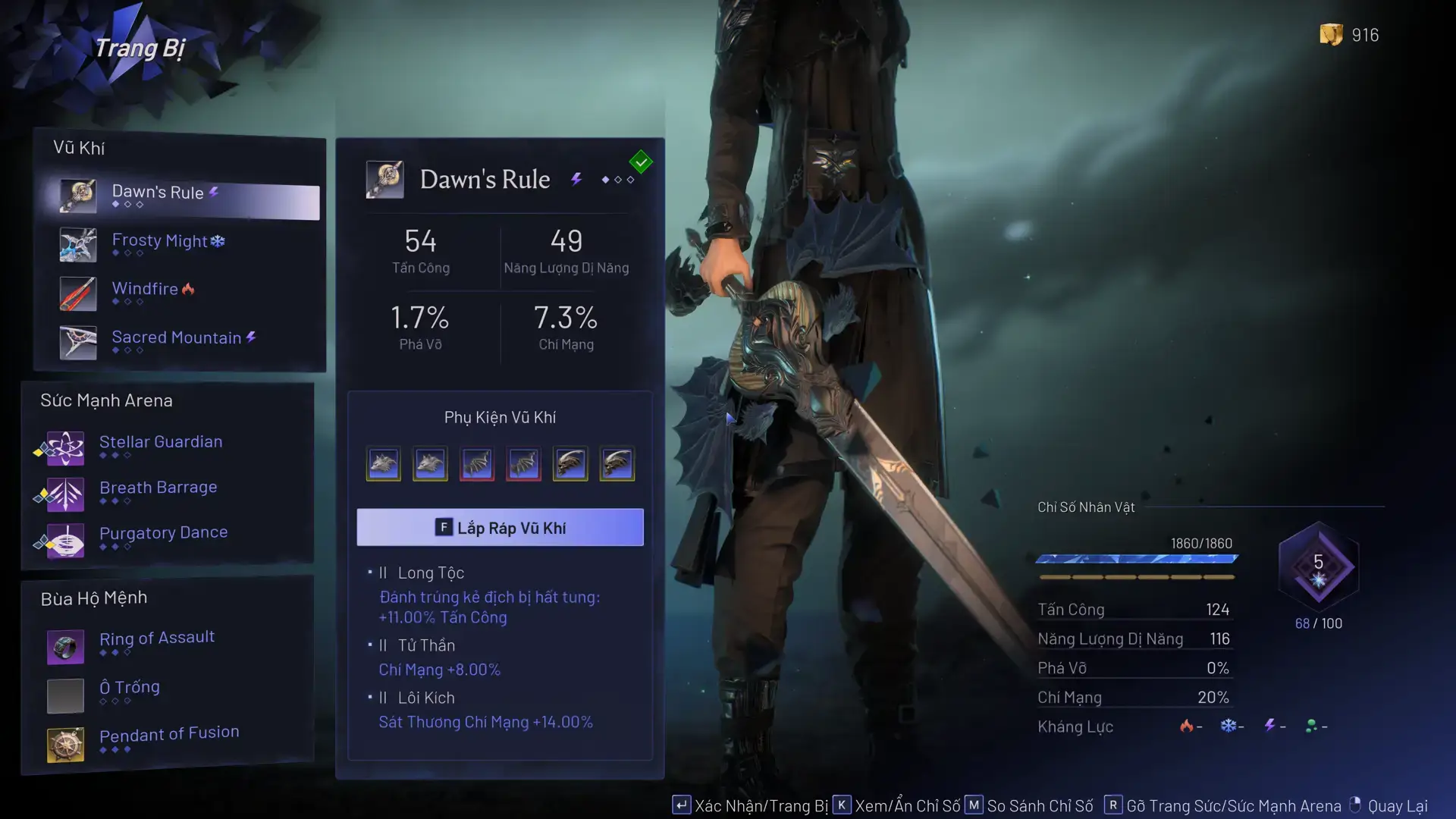Open So Sánh Chỉ Số stat comparison
This screenshot has height=819, width=1456.
click(1029, 805)
